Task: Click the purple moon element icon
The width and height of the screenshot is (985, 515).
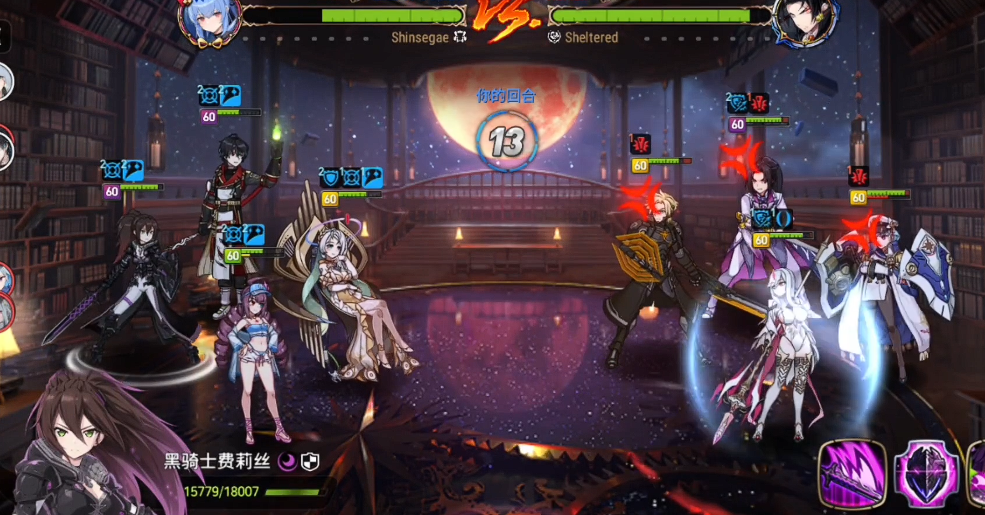Action: [x=287, y=461]
